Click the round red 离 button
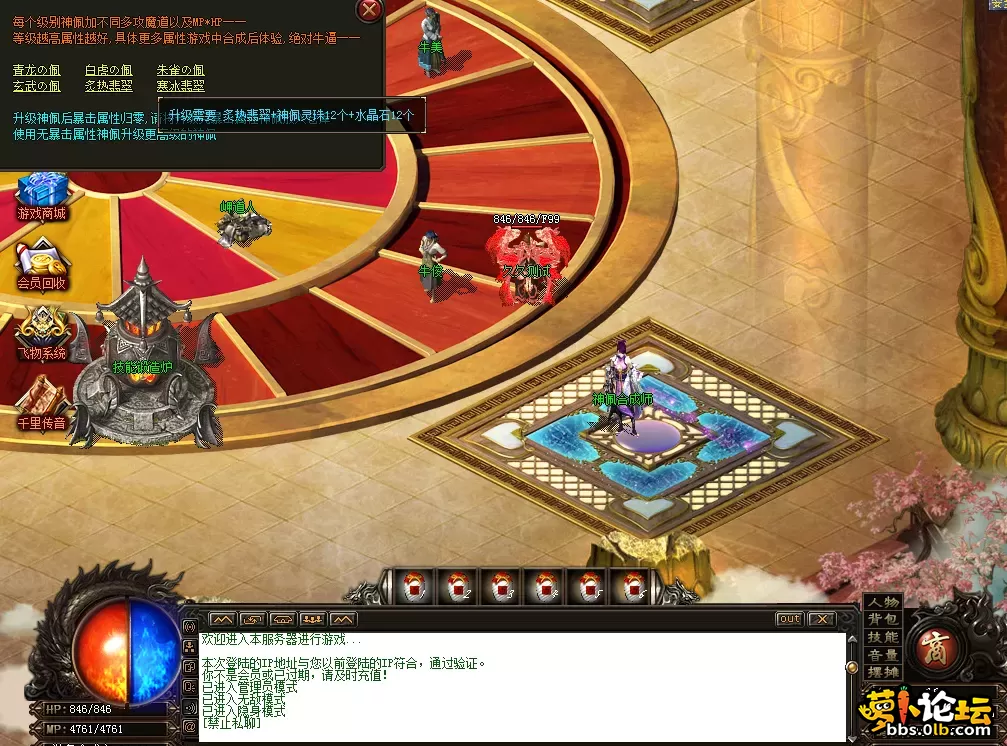 click(x=938, y=647)
